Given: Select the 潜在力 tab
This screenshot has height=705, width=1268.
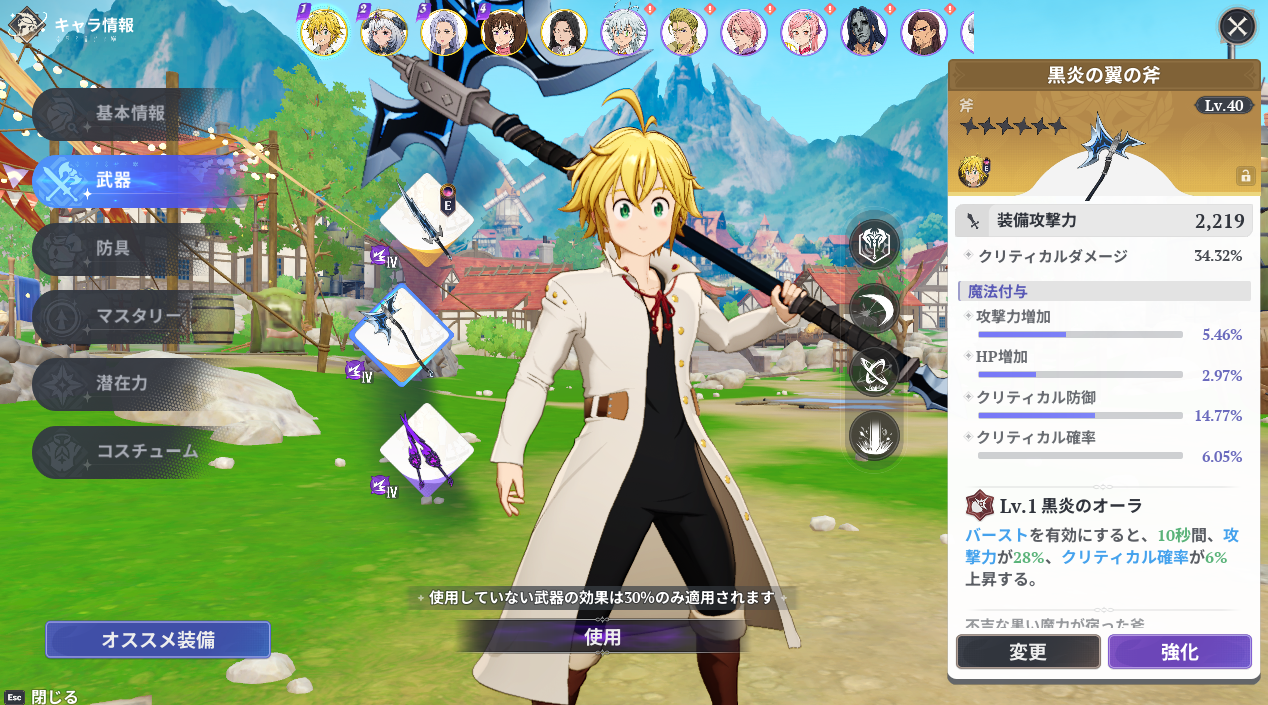Looking at the screenshot, I should click(x=121, y=384).
